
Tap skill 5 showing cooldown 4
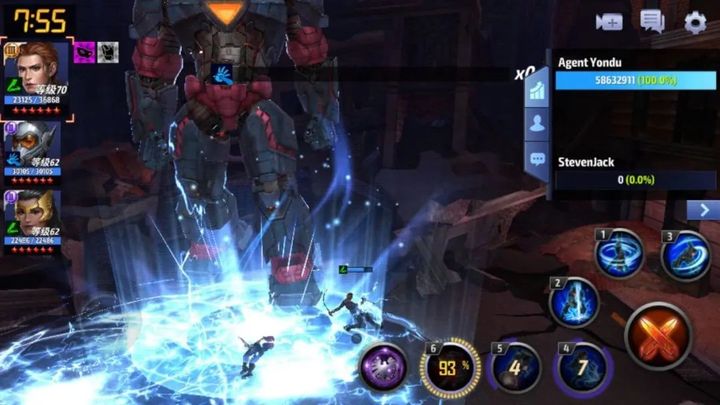tap(516, 366)
